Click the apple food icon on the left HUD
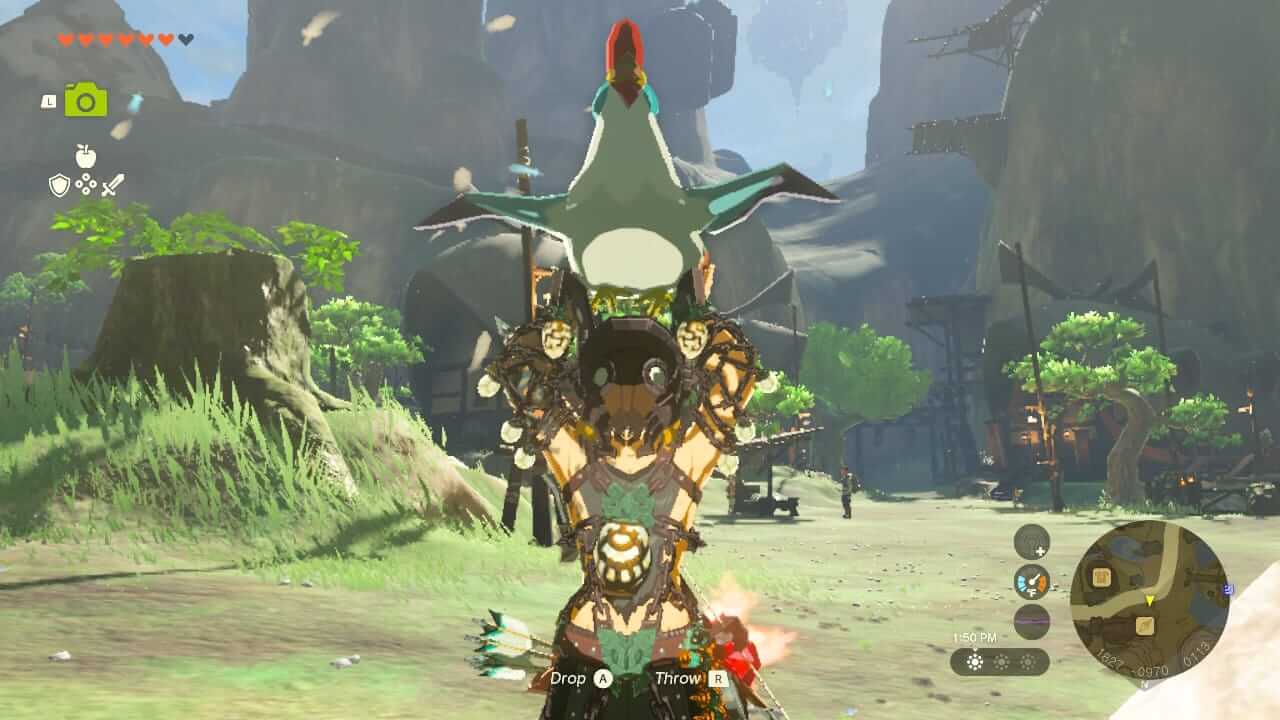Screen dimensions: 1280x720 (85, 156)
